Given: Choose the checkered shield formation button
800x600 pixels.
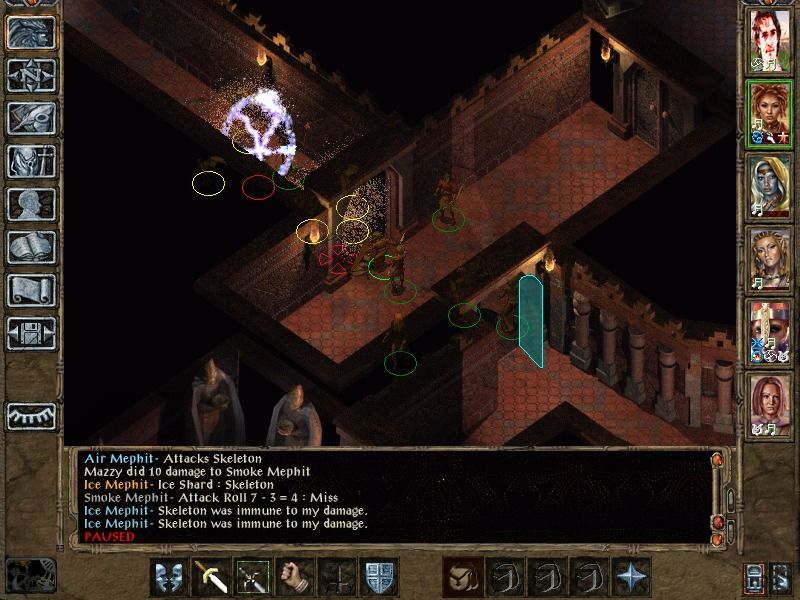Looking at the screenshot, I should coord(379,577).
